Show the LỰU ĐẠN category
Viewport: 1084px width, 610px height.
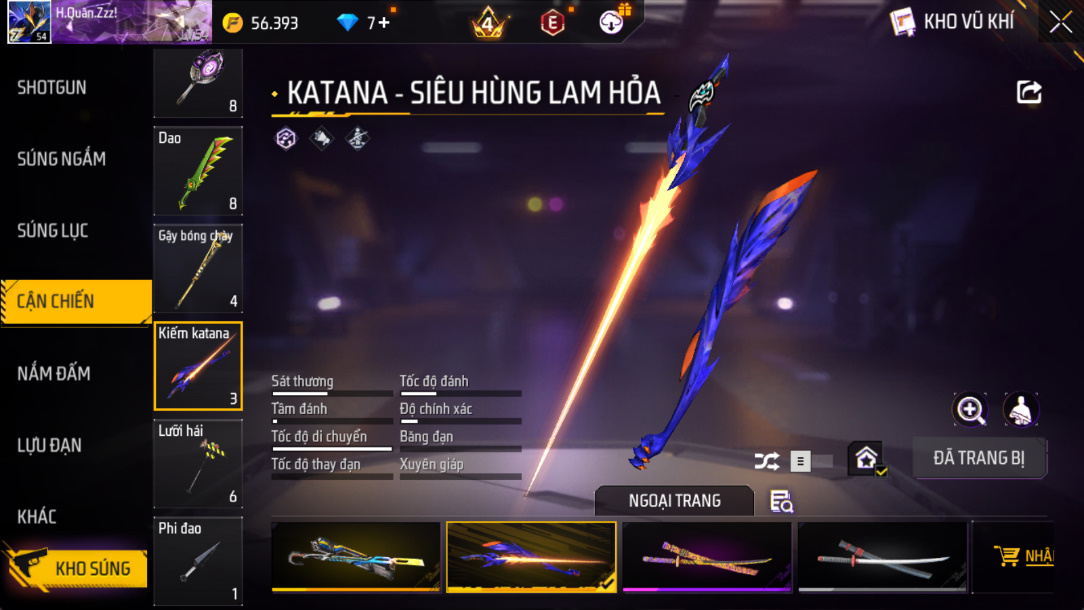coord(50,445)
